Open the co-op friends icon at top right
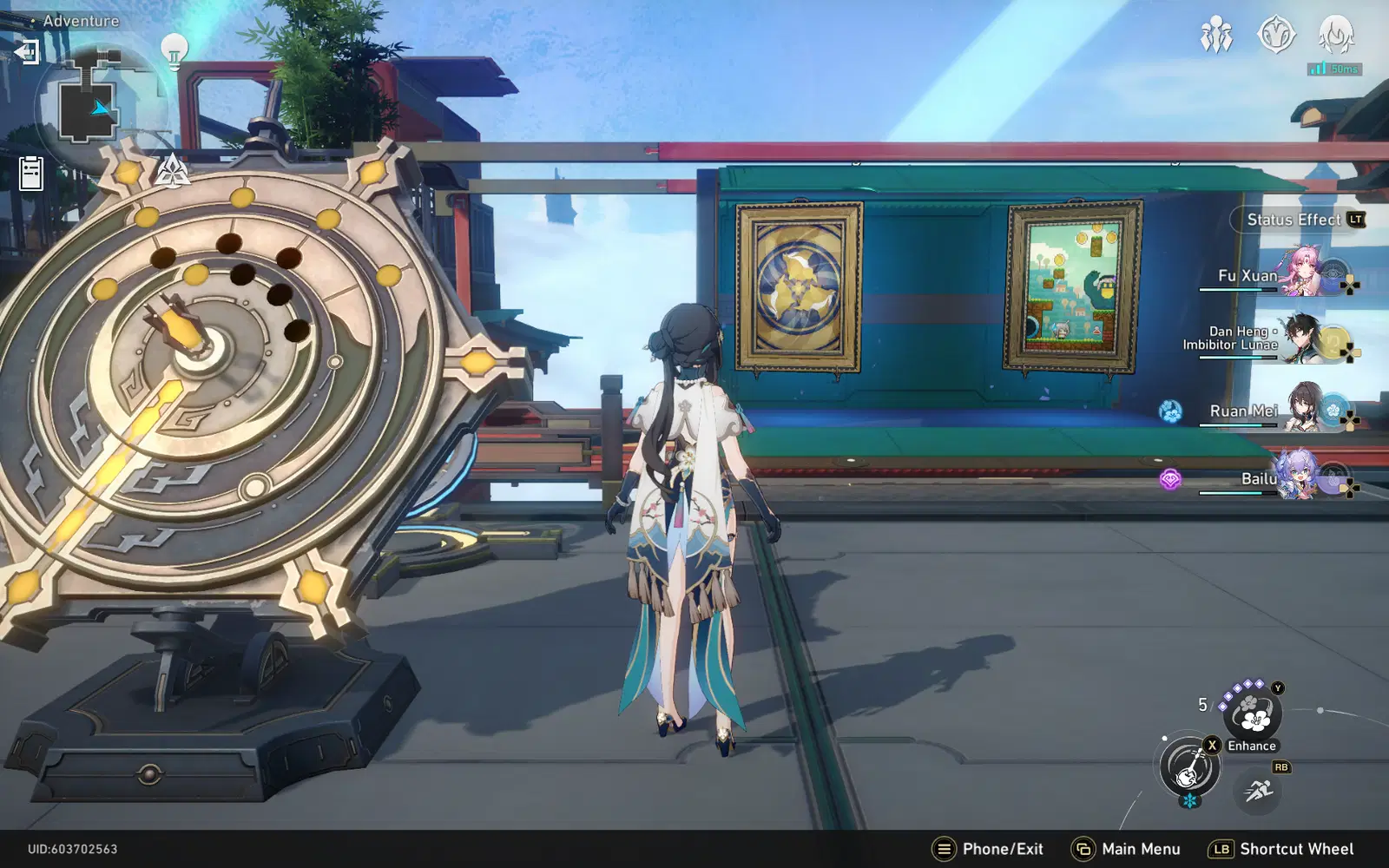This screenshot has width=1389, height=868. pos(1217,35)
